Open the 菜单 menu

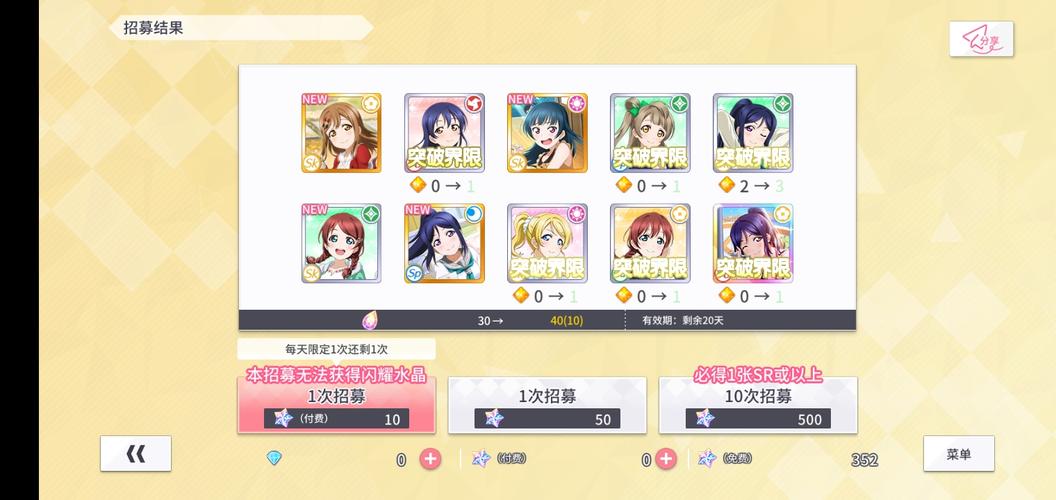tap(958, 454)
